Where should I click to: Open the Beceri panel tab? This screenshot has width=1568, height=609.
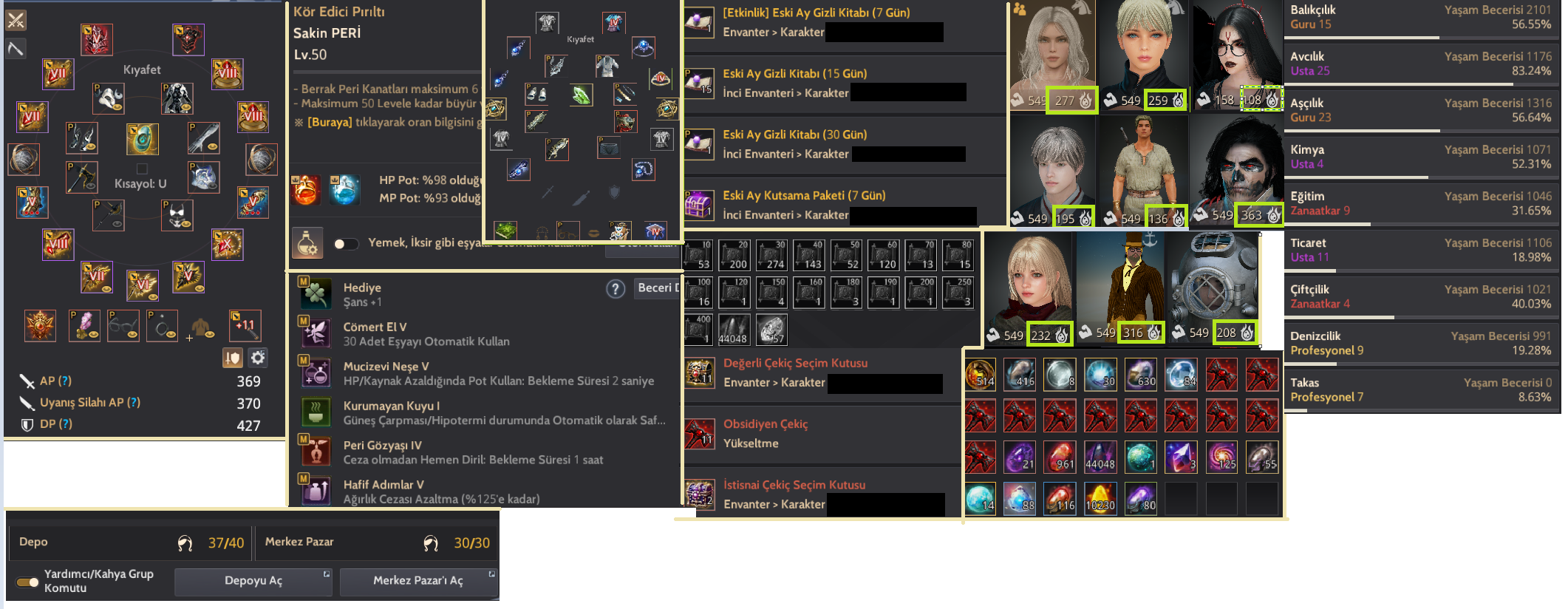click(x=658, y=288)
